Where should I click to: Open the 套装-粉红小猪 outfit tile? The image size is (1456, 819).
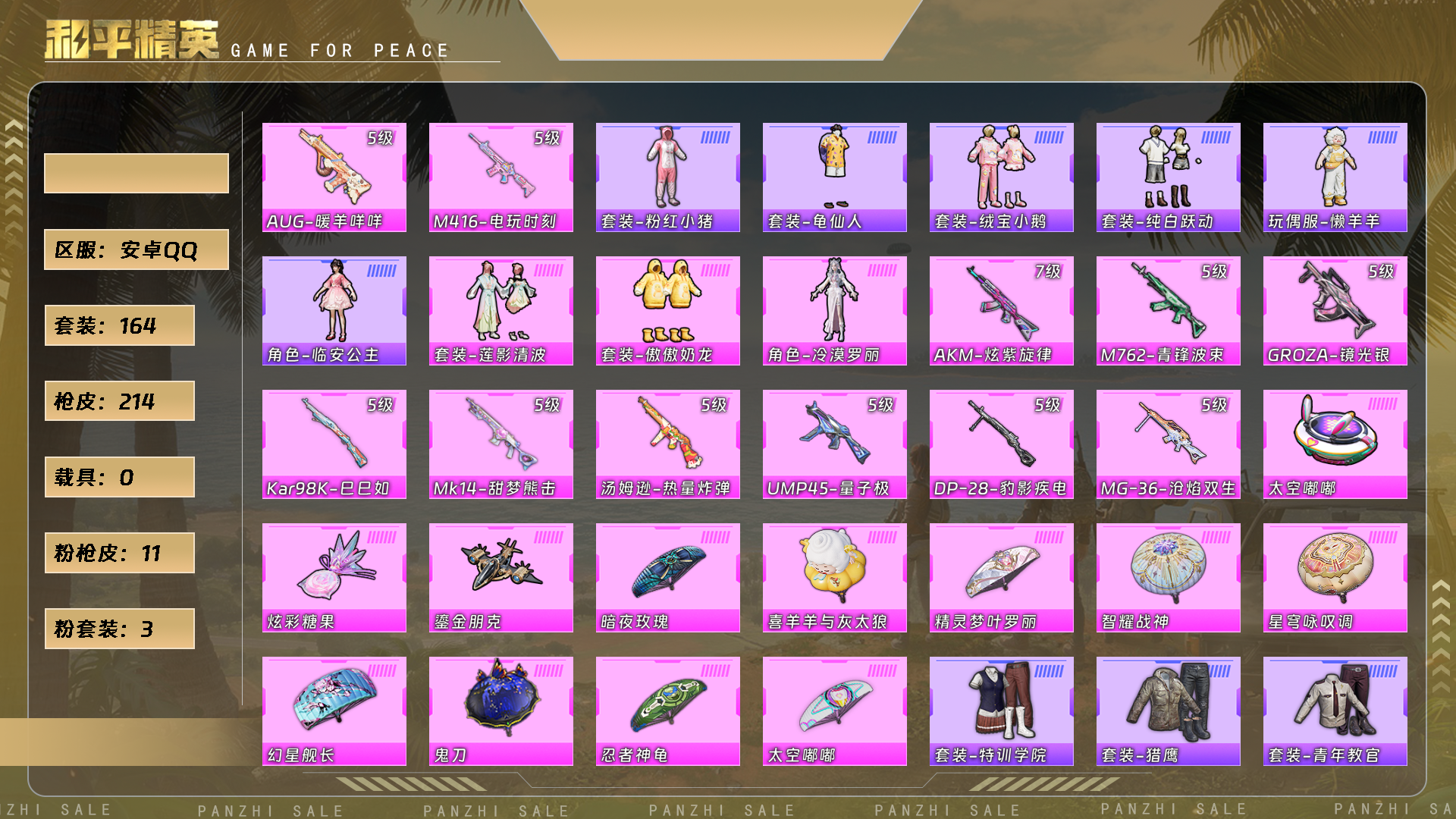click(x=667, y=177)
